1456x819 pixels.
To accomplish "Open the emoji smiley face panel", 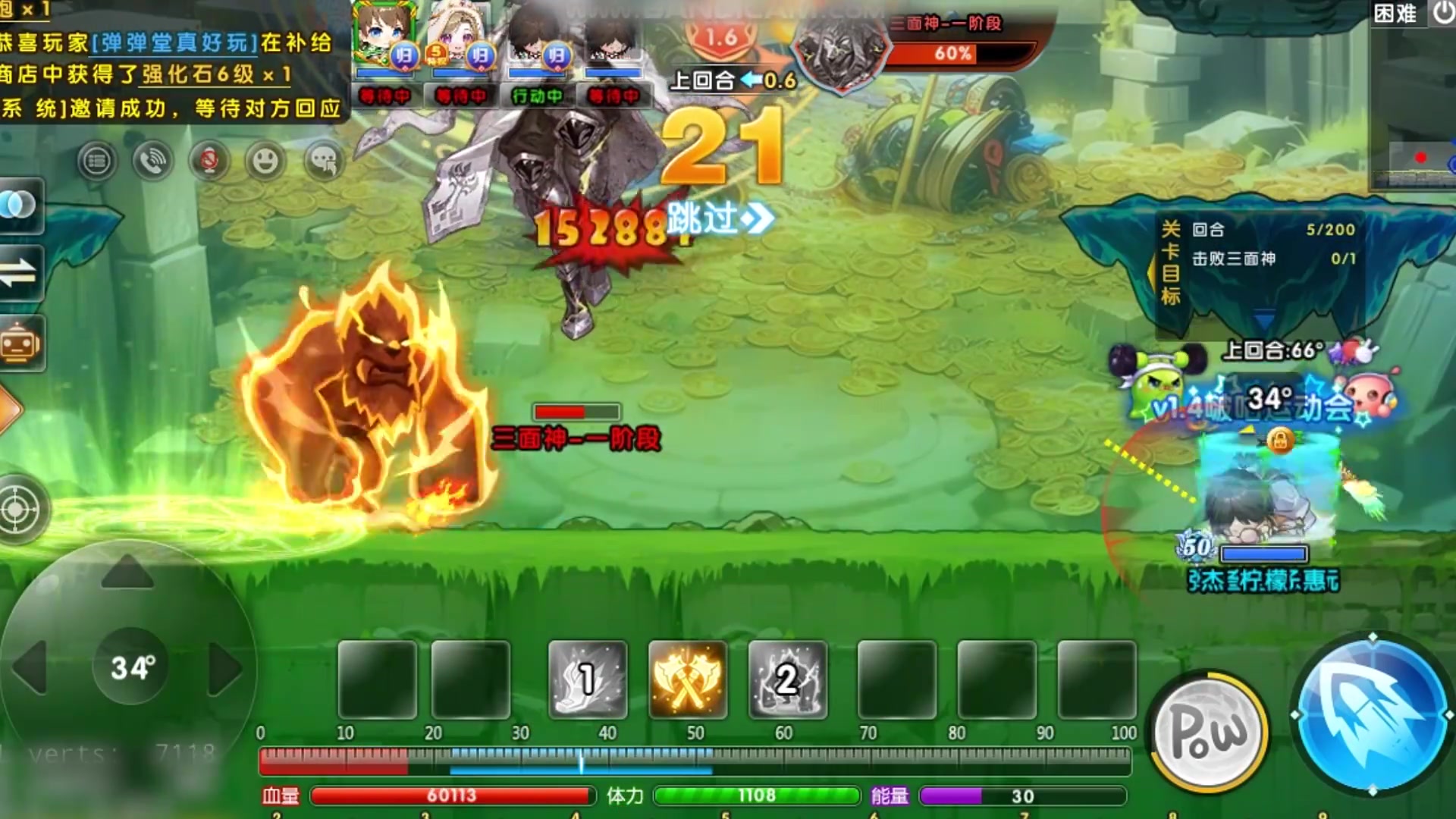I will click(265, 161).
